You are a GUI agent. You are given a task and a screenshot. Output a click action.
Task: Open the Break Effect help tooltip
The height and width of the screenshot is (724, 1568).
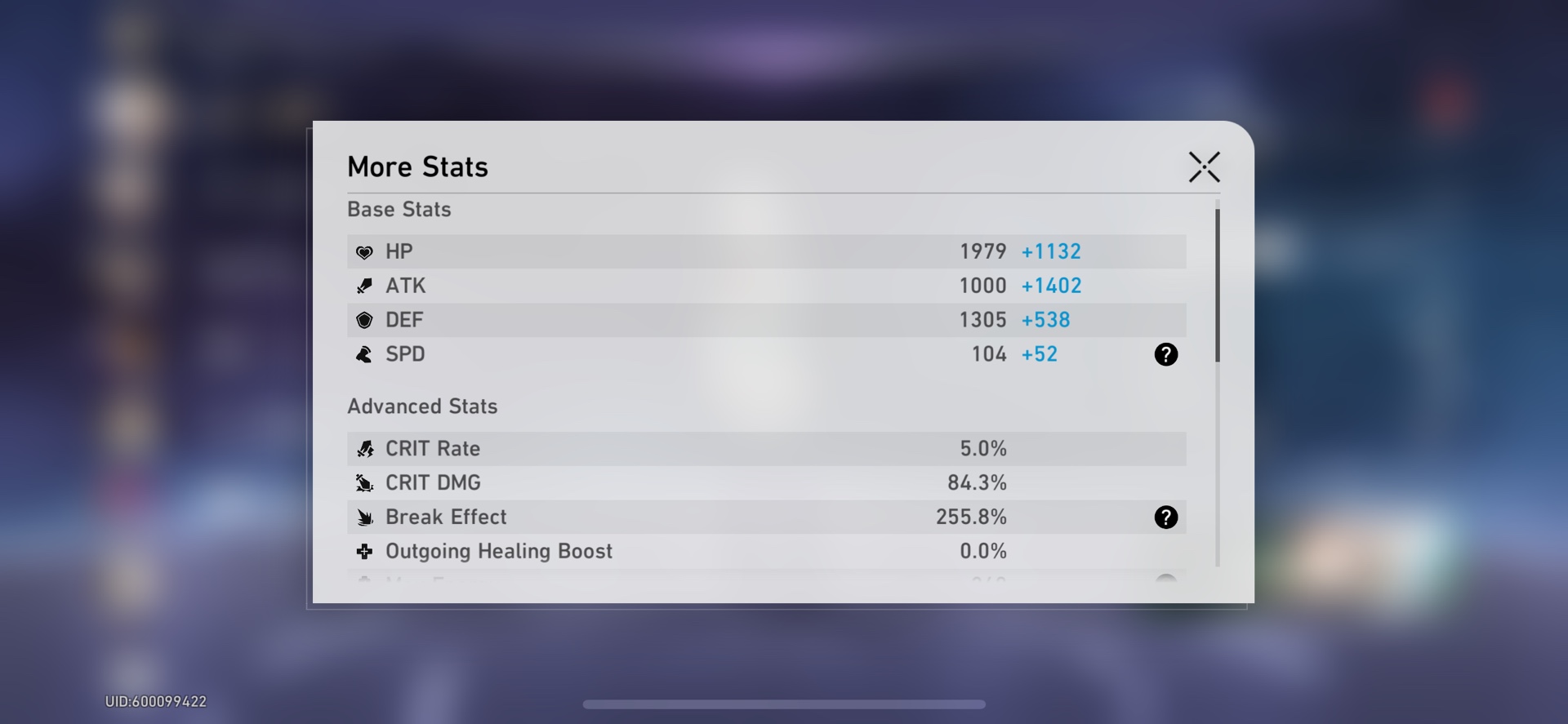1166,517
